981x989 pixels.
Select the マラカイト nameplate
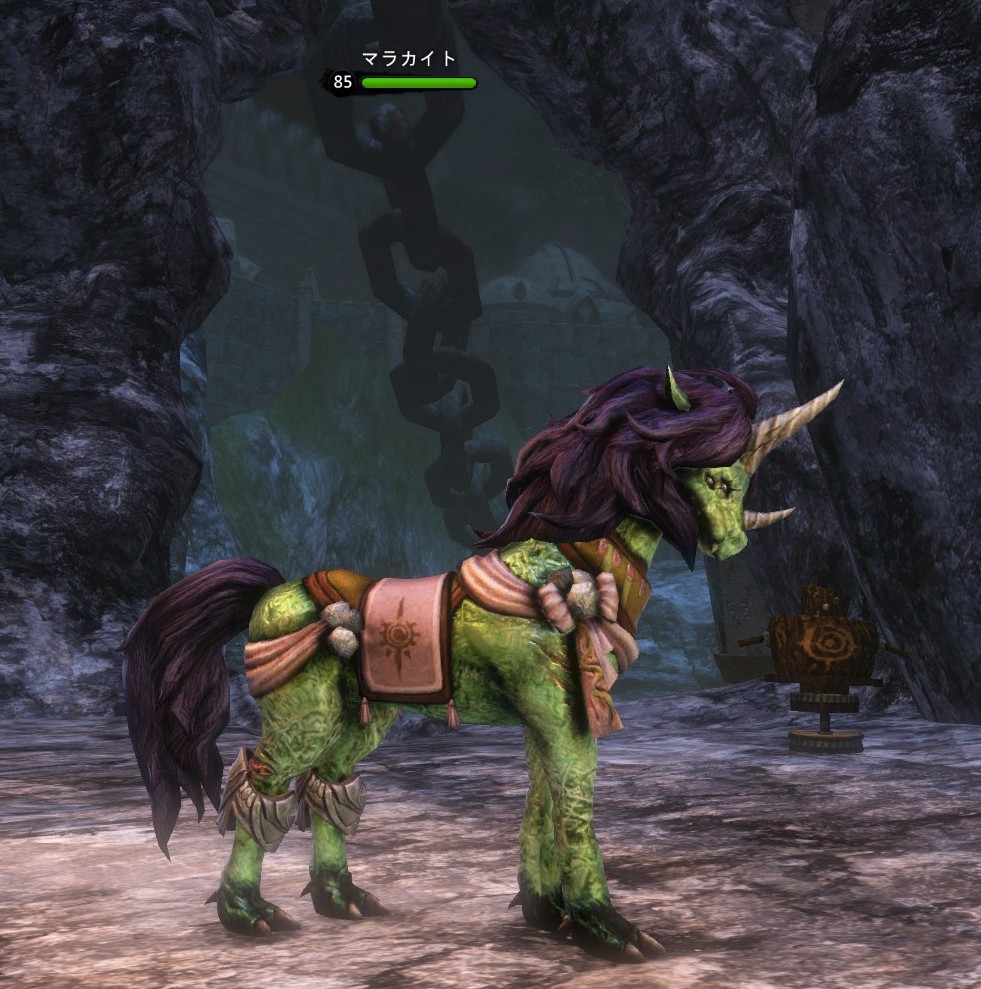pos(408,60)
